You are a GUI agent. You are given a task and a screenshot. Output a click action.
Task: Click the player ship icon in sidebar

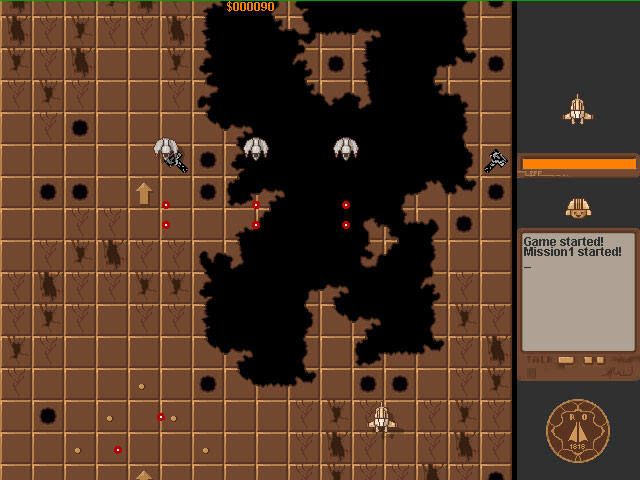(577, 110)
